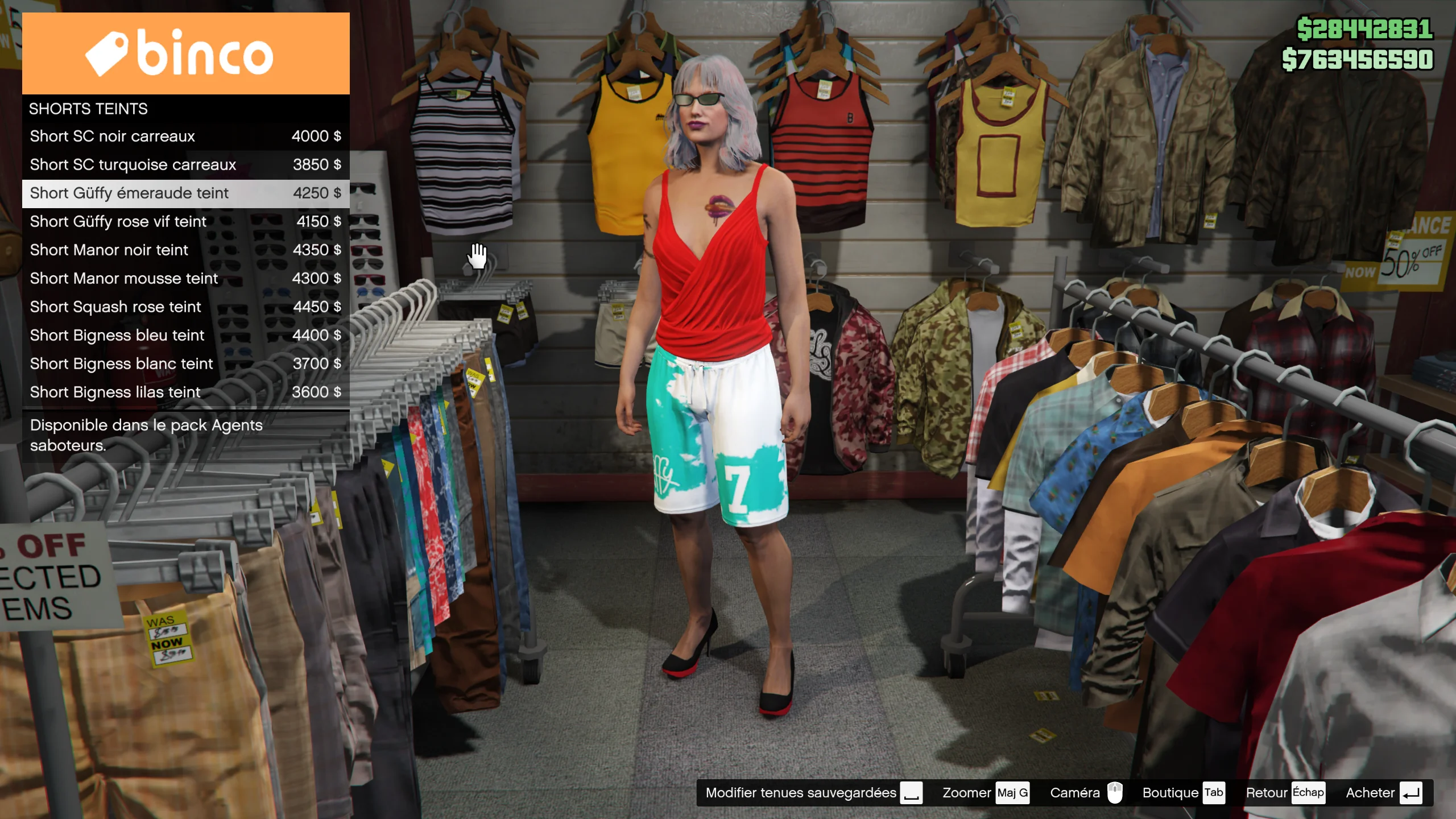Select Short Squash rose teint
Viewport: 1456px width, 819px height.
tap(185, 307)
